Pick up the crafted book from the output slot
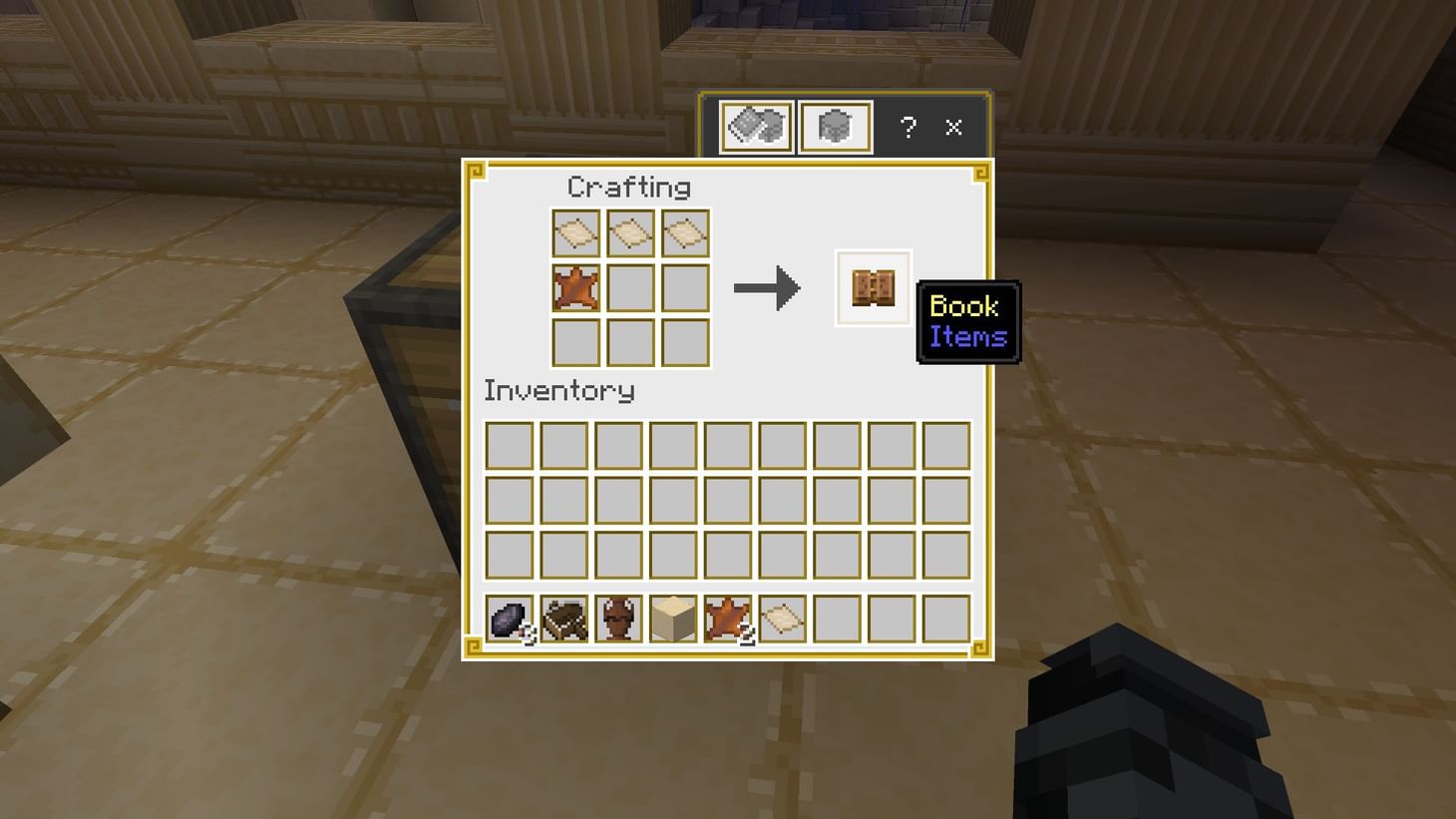1456x819 pixels. [872, 288]
